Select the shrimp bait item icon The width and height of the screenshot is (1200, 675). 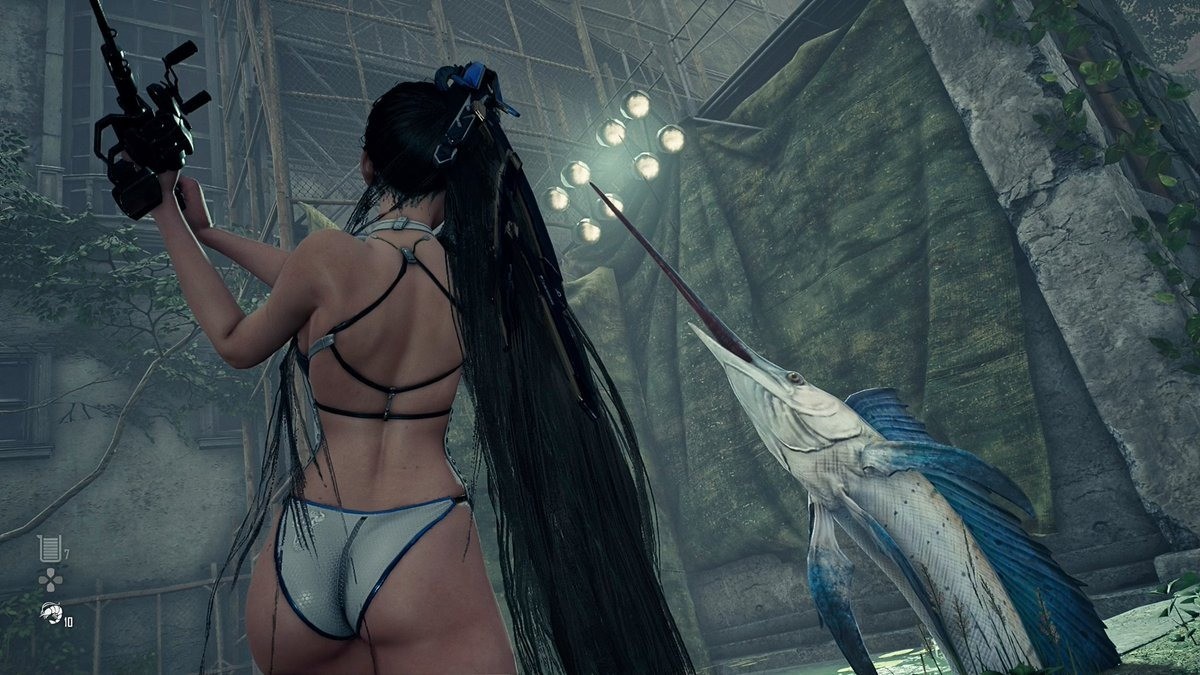pos(50,613)
